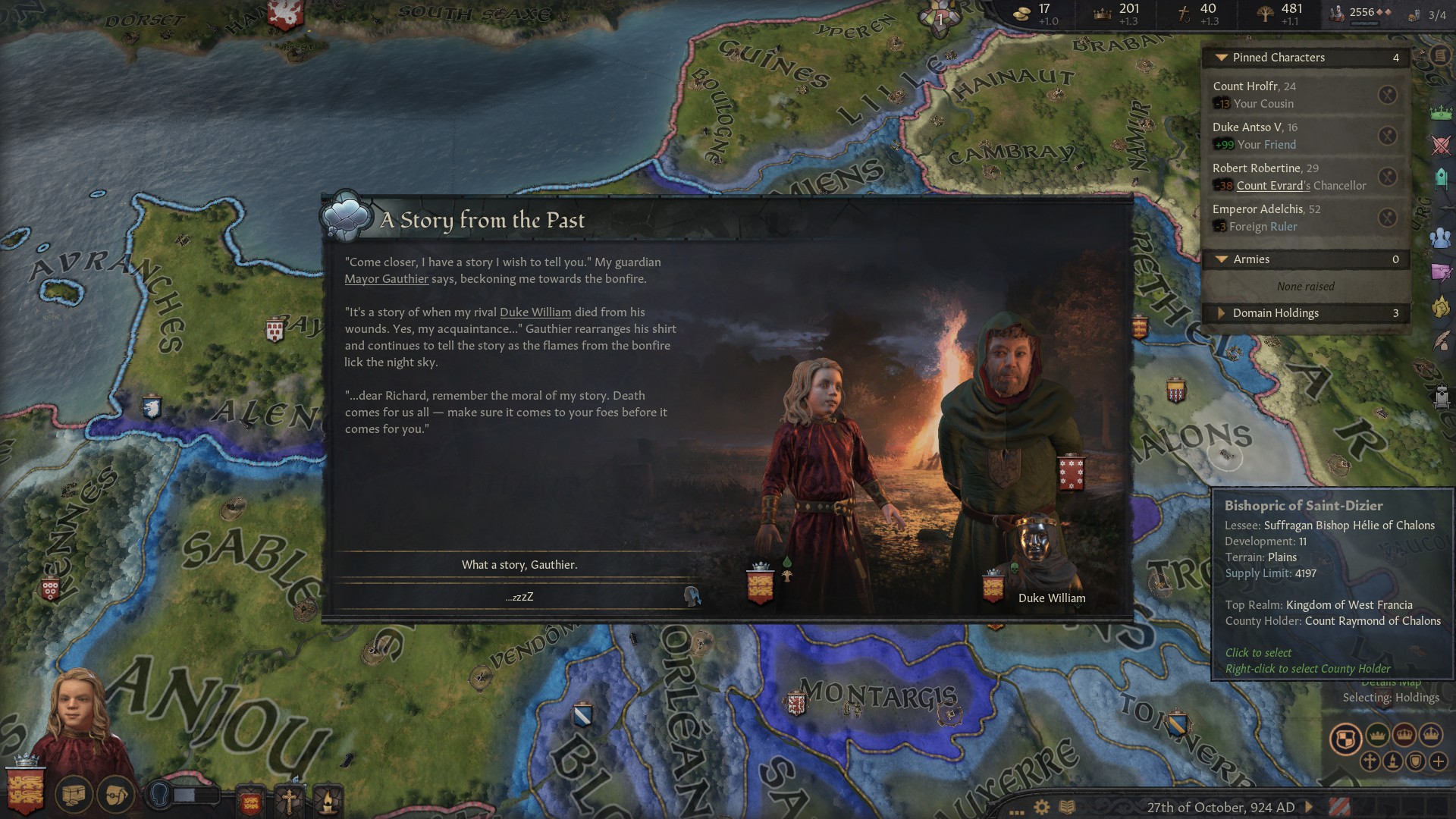Click the Mayor Gauthier link in the event text
Screen dimensions: 1456x819
point(388,279)
